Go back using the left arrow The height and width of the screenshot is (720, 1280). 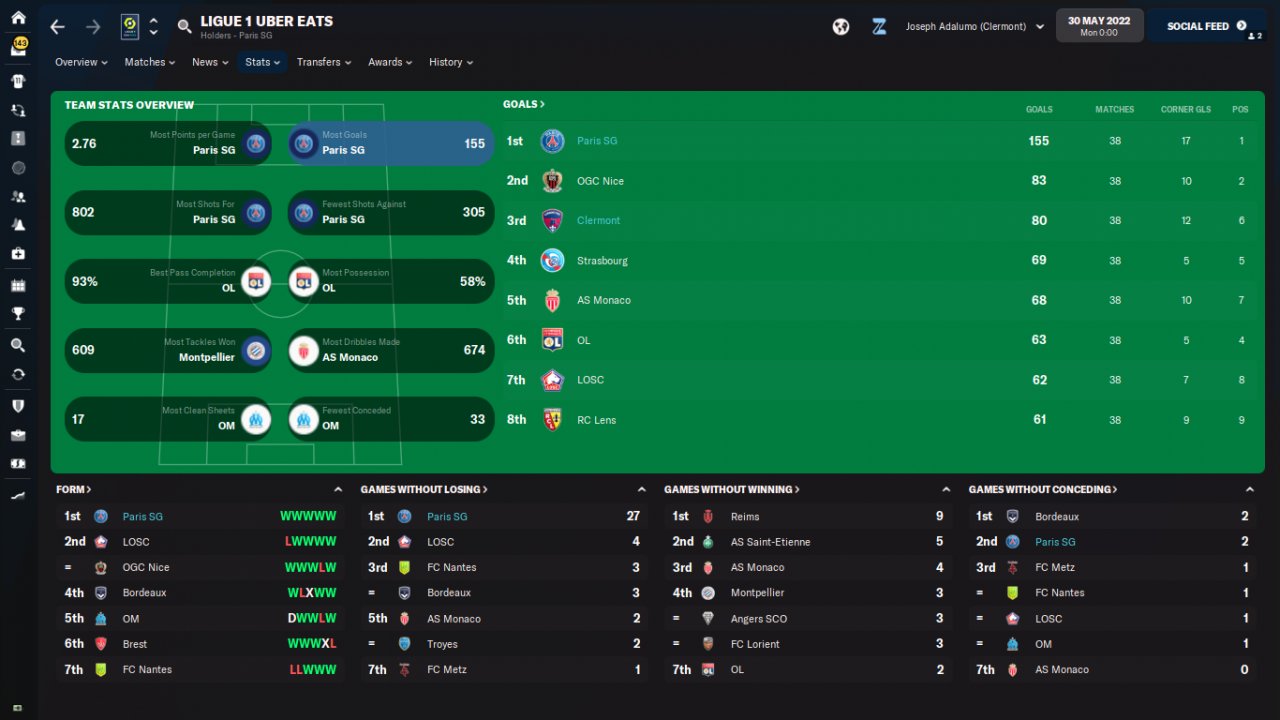pyautogui.click(x=57, y=27)
